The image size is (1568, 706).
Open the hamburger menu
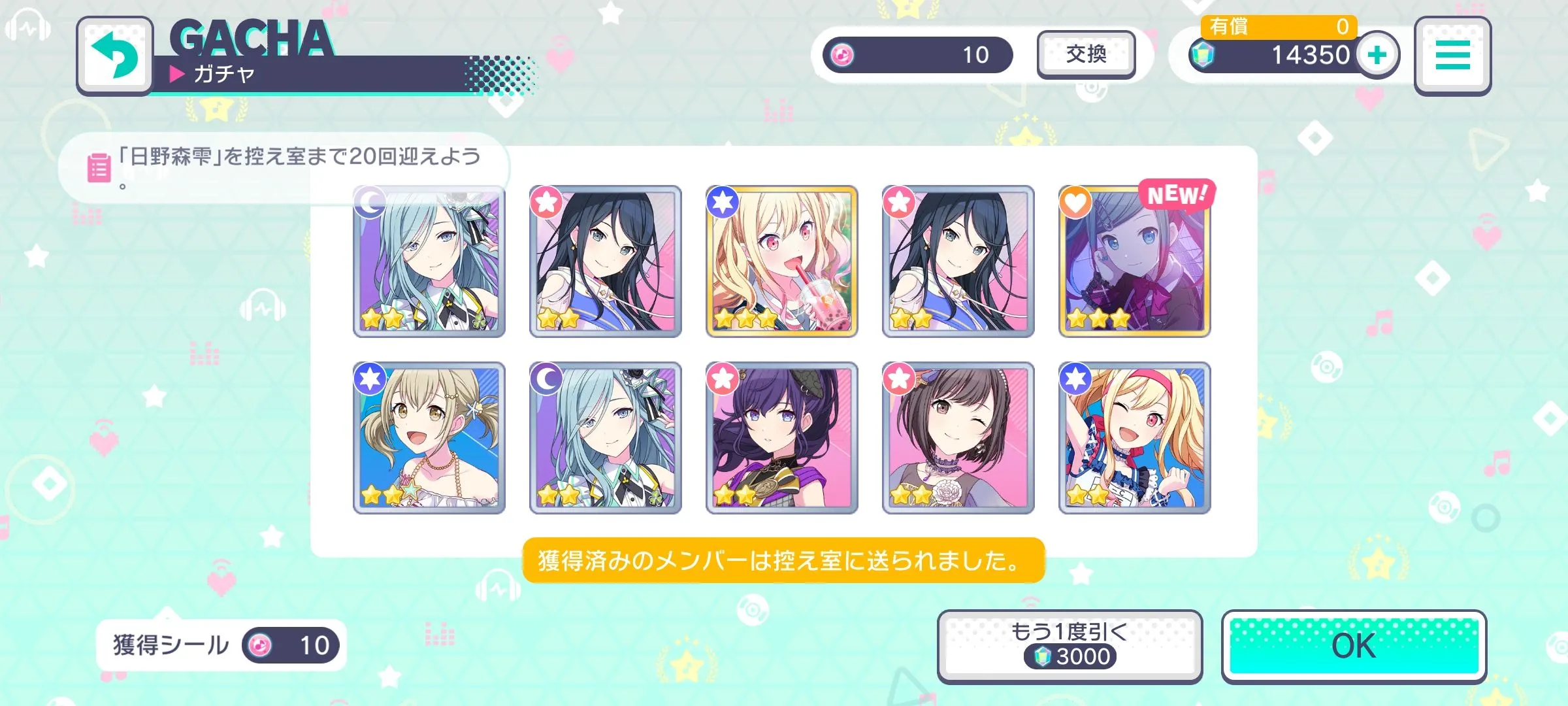[x=1452, y=56]
